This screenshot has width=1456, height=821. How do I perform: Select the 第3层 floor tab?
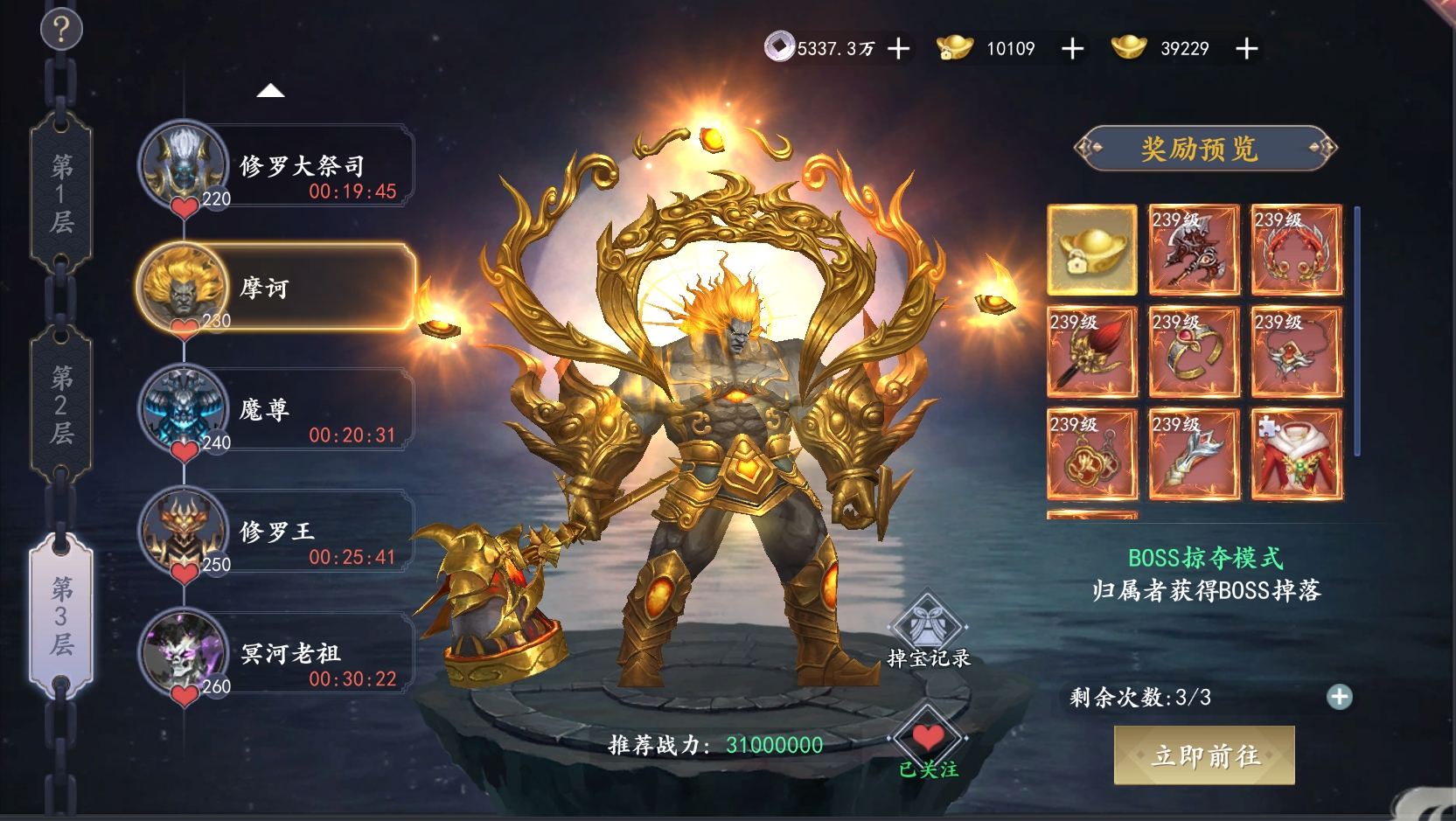tap(61, 616)
